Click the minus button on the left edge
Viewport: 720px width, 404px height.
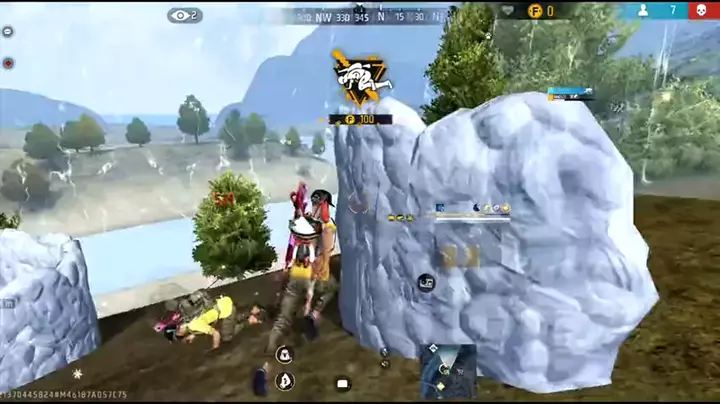[8, 32]
